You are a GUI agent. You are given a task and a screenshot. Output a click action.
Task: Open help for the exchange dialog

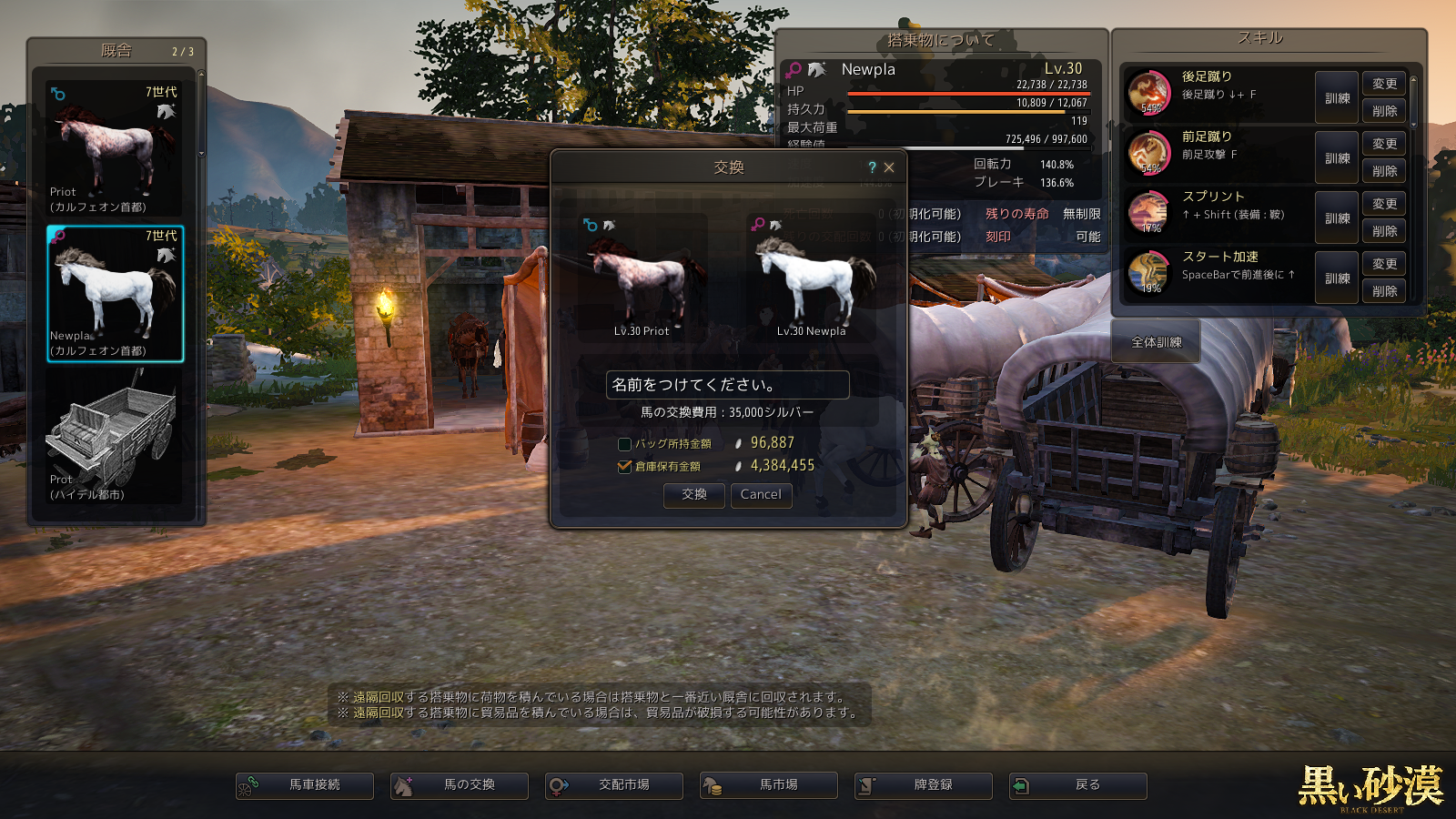(872, 167)
